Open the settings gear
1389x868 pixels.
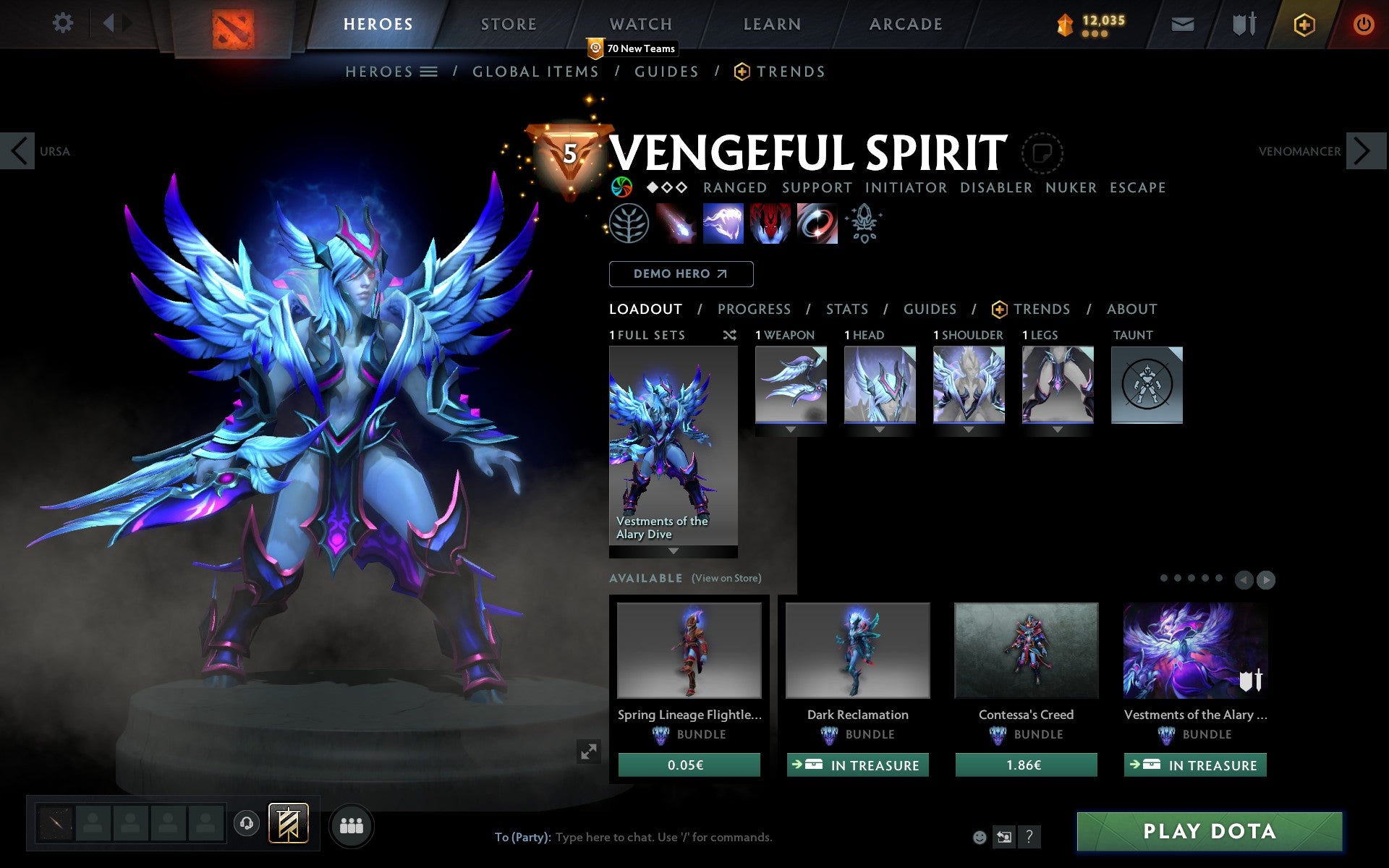click(64, 22)
